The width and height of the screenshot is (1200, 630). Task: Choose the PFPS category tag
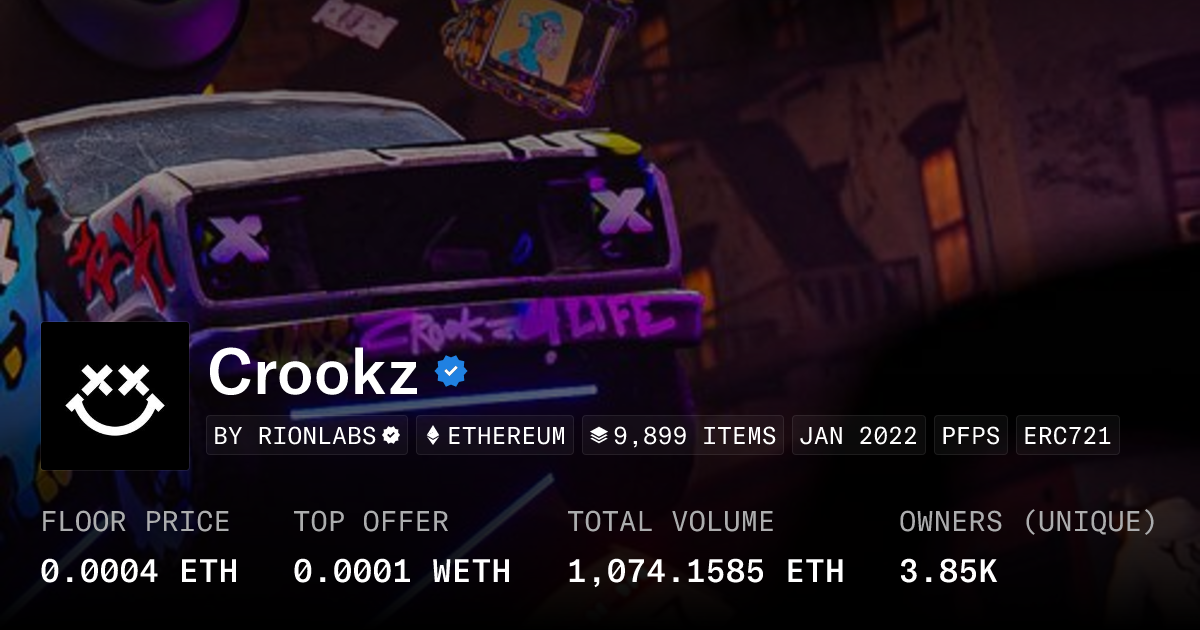pos(971,436)
